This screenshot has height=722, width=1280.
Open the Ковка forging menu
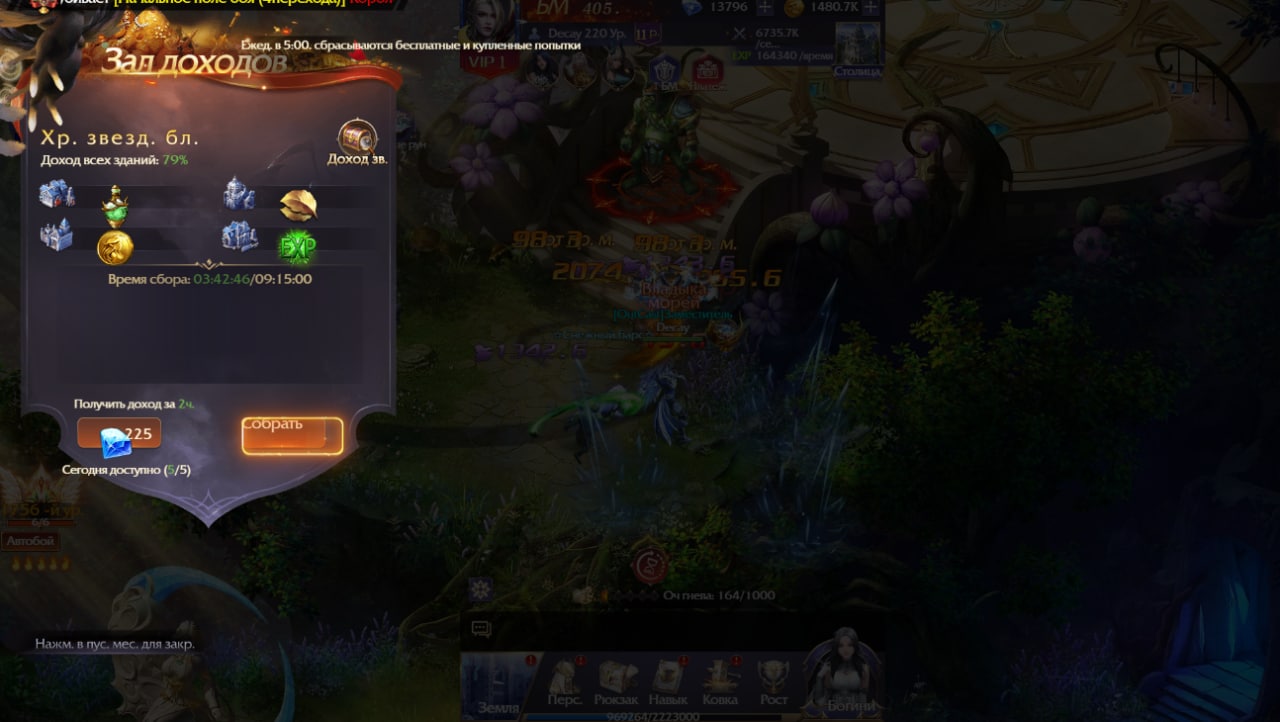click(x=720, y=682)
